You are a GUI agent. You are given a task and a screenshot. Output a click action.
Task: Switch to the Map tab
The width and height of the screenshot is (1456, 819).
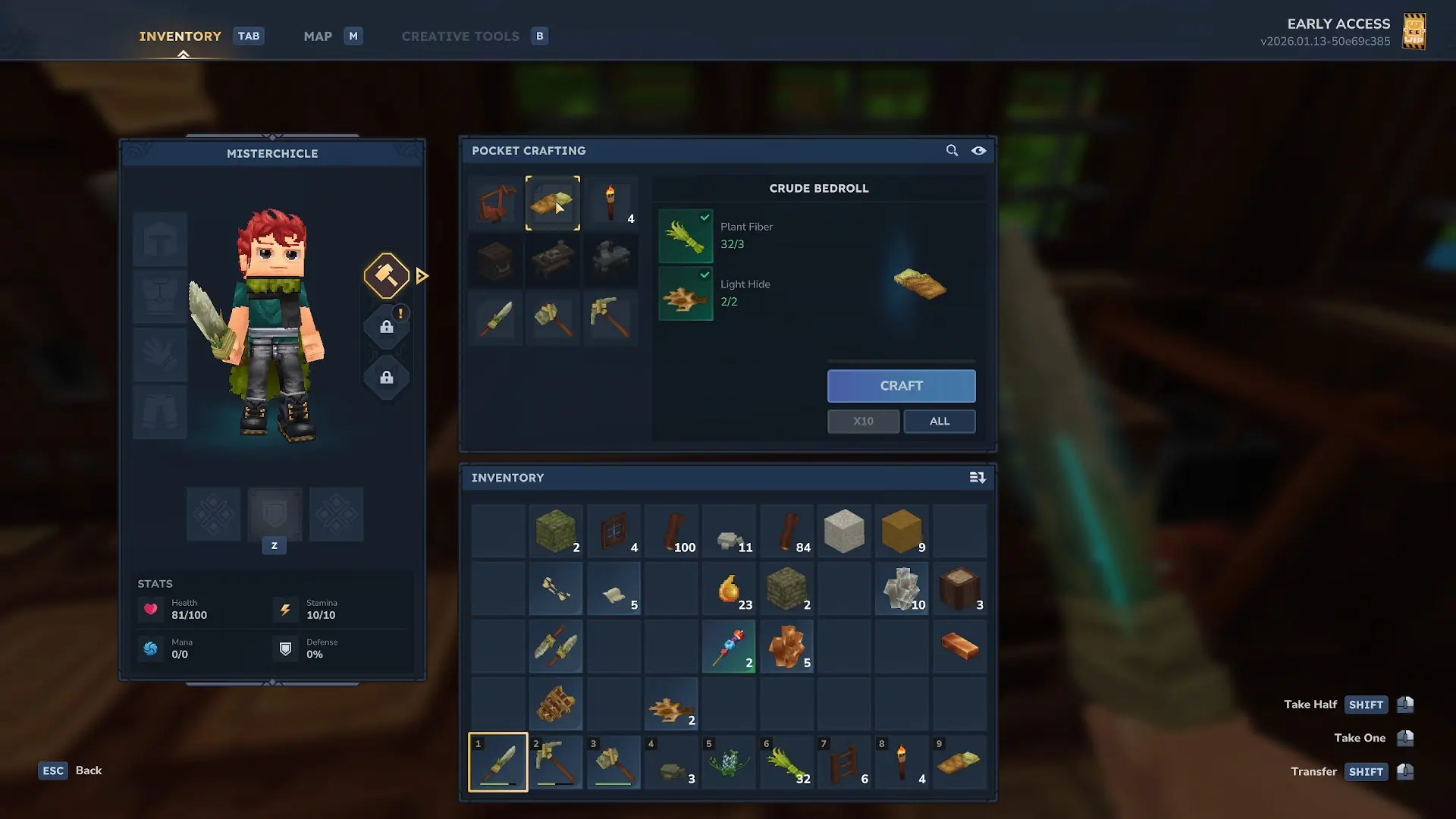318,36
